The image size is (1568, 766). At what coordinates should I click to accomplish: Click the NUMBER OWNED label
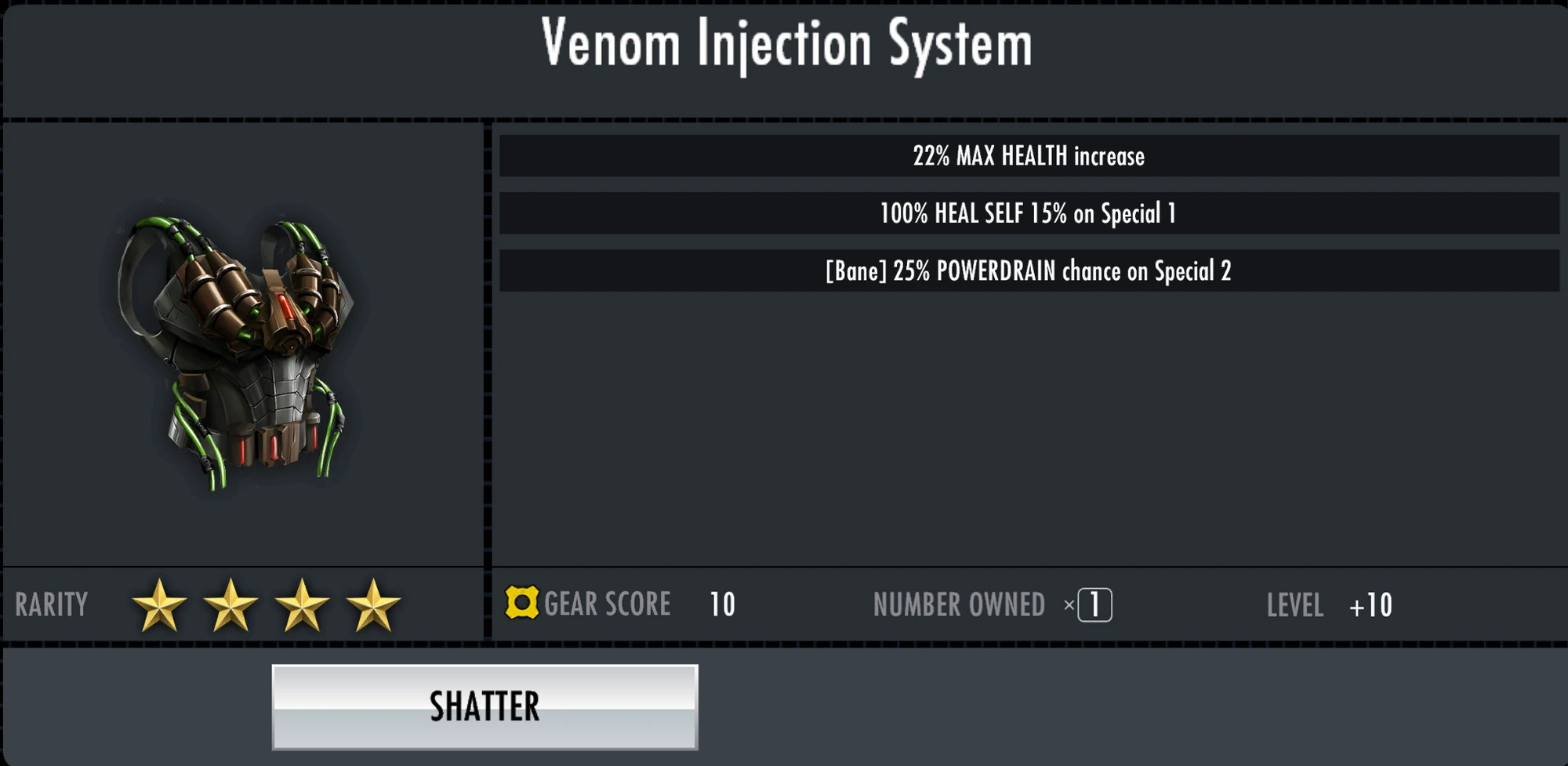pos(958,604)
